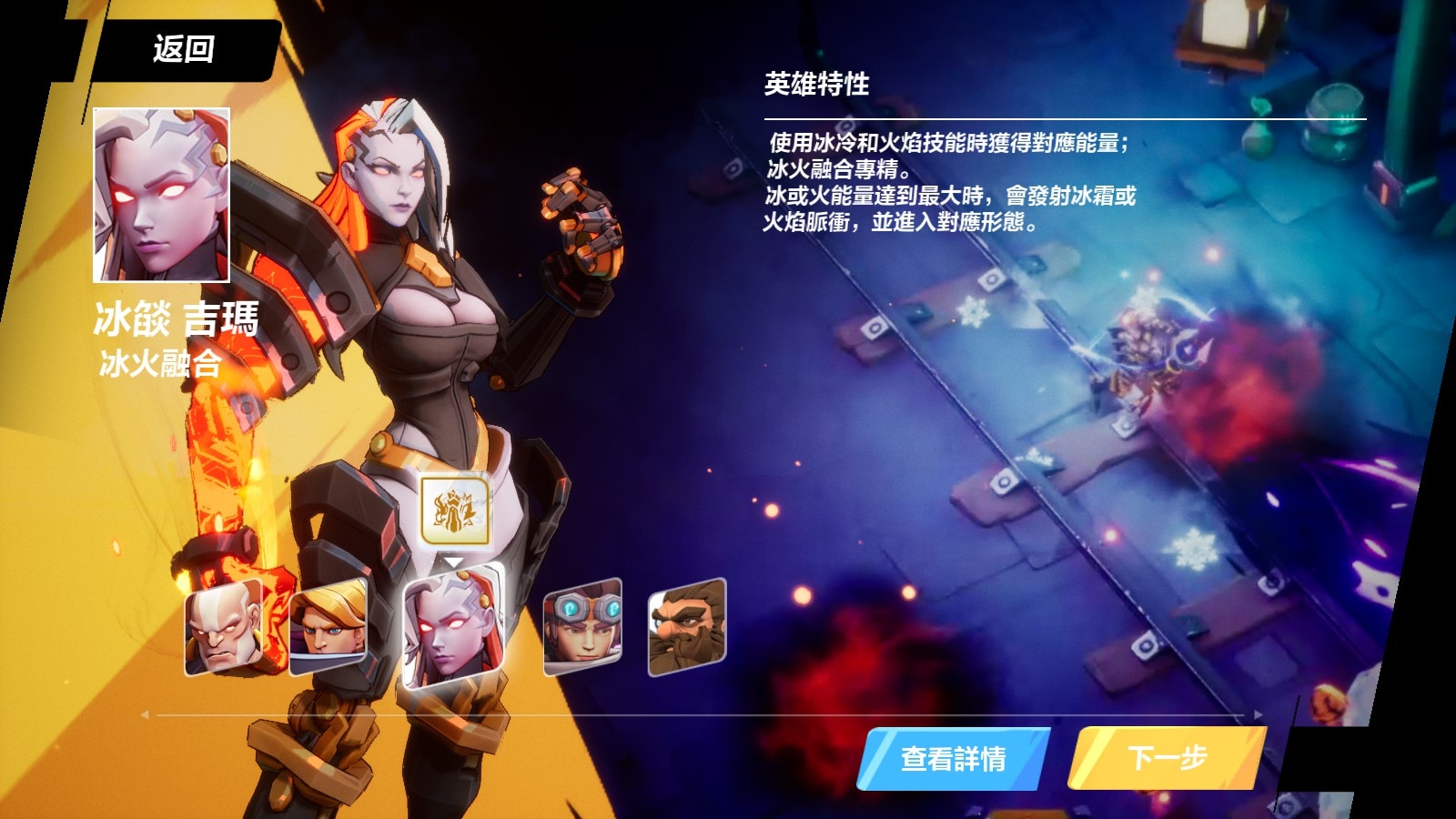Click the horizontal divider line under 英雄特性

[x=1065, y=118]
